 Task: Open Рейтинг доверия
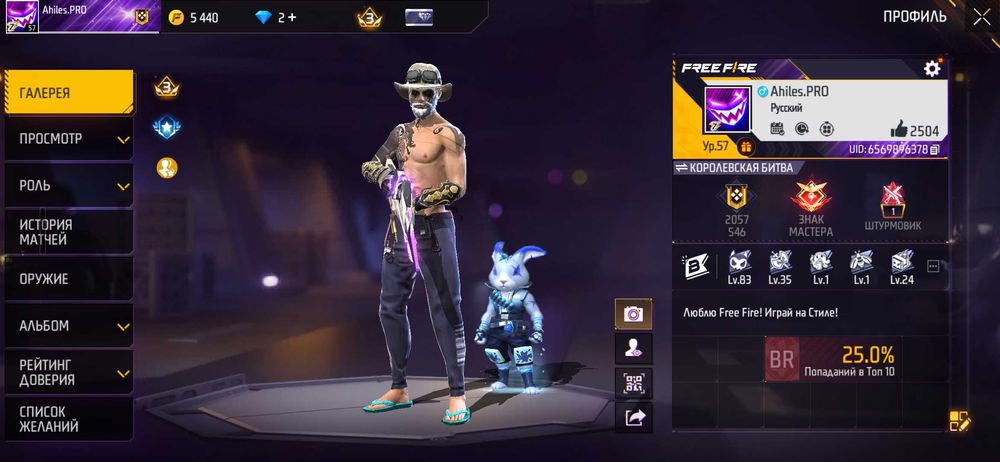[67, 373]
